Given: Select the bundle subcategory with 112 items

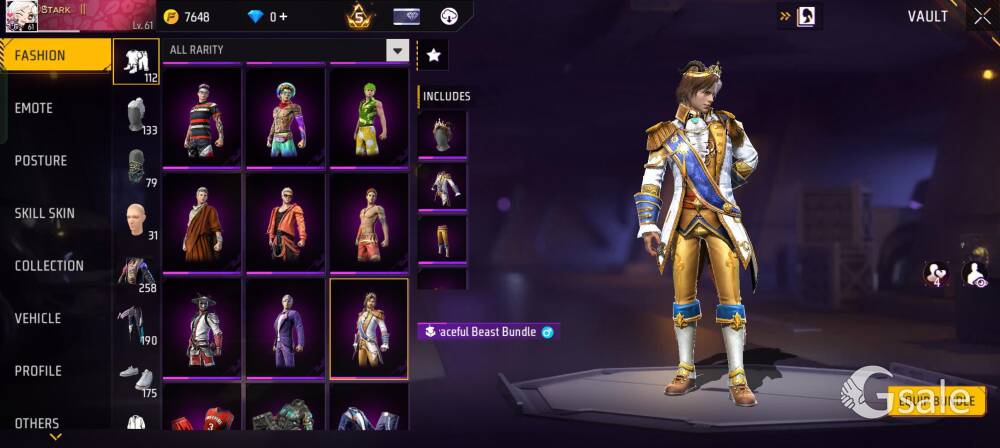Looking at the screenshot, I should [136, 62].
